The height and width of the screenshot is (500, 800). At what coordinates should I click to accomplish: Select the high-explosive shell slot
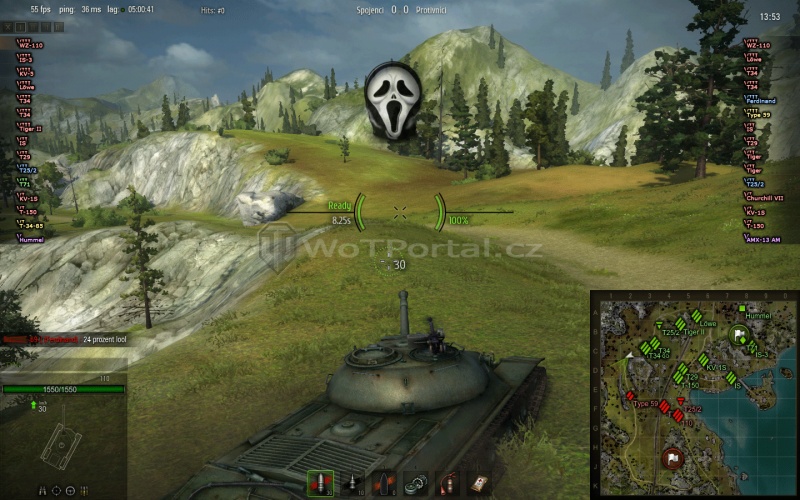click(385, 482)
